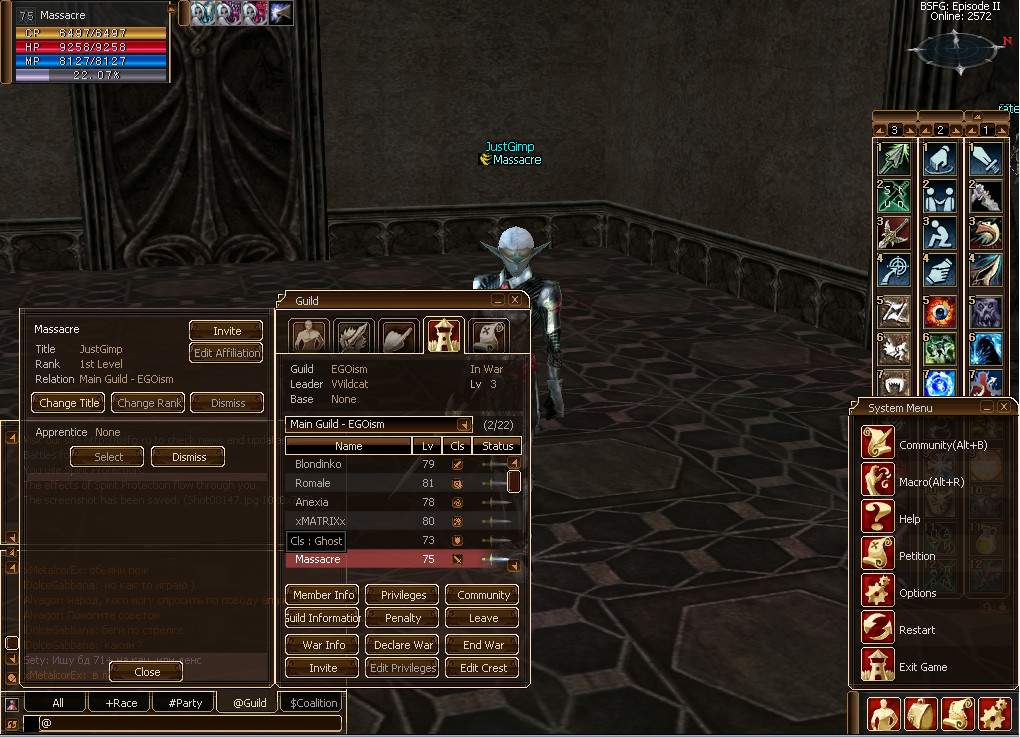The width and height of the screenshot is (1020, 737).
Task: Click the Edit Affiliation button
Action: coord(227,353)
